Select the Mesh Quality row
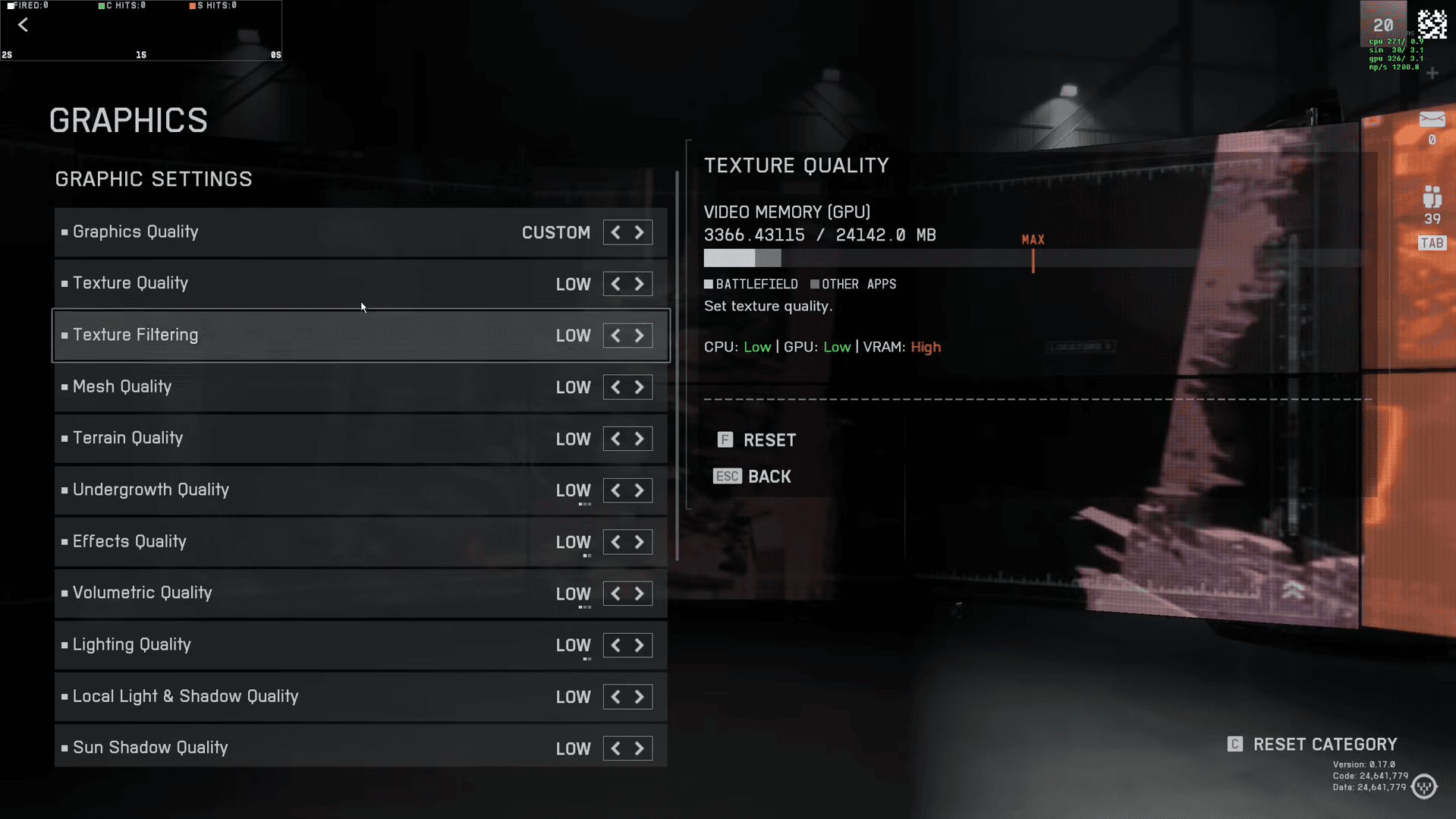The width and height of the screenshot is (1456, 819). point(303,386)
